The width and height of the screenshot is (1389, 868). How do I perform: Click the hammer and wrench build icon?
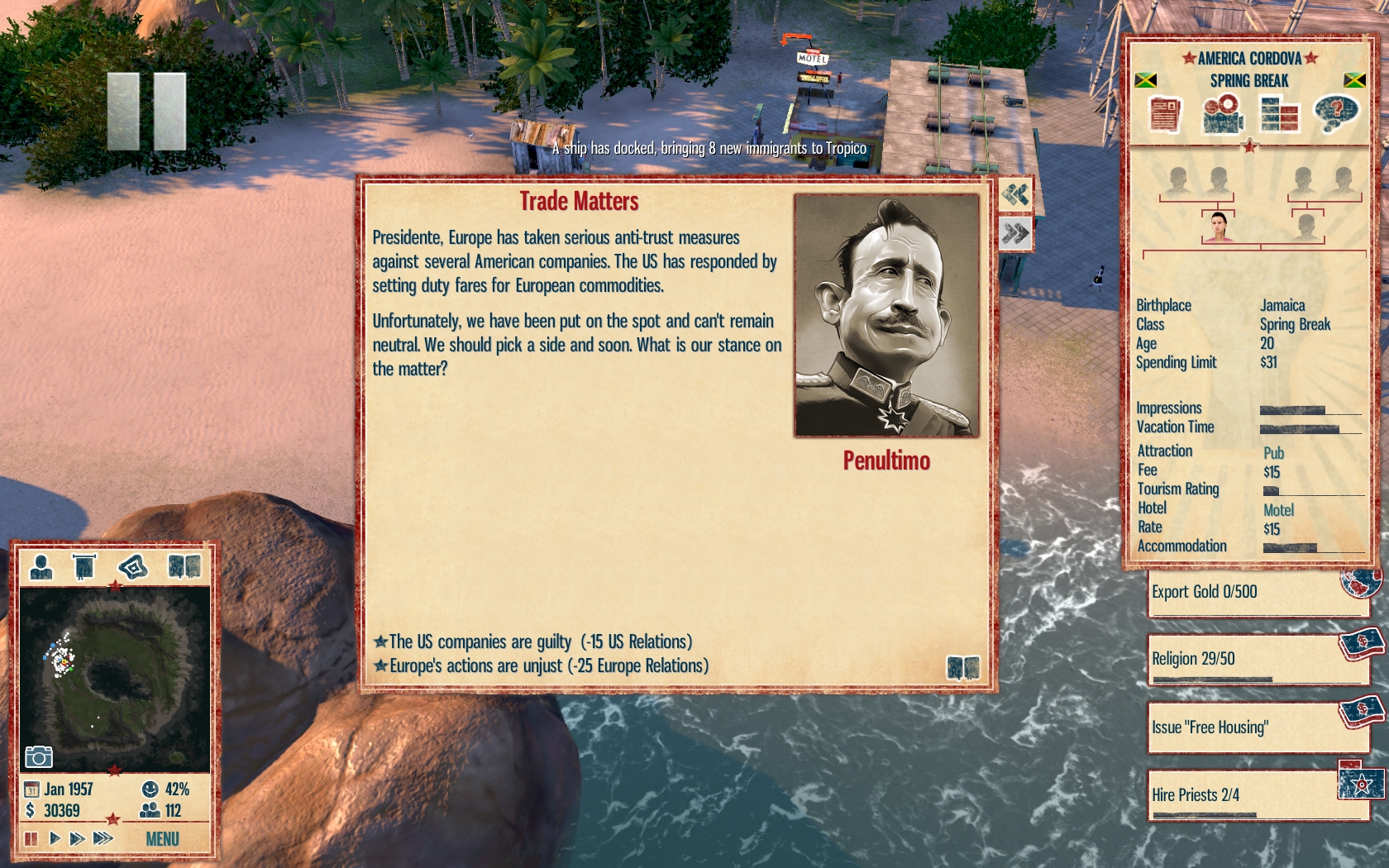[1015, 195]
